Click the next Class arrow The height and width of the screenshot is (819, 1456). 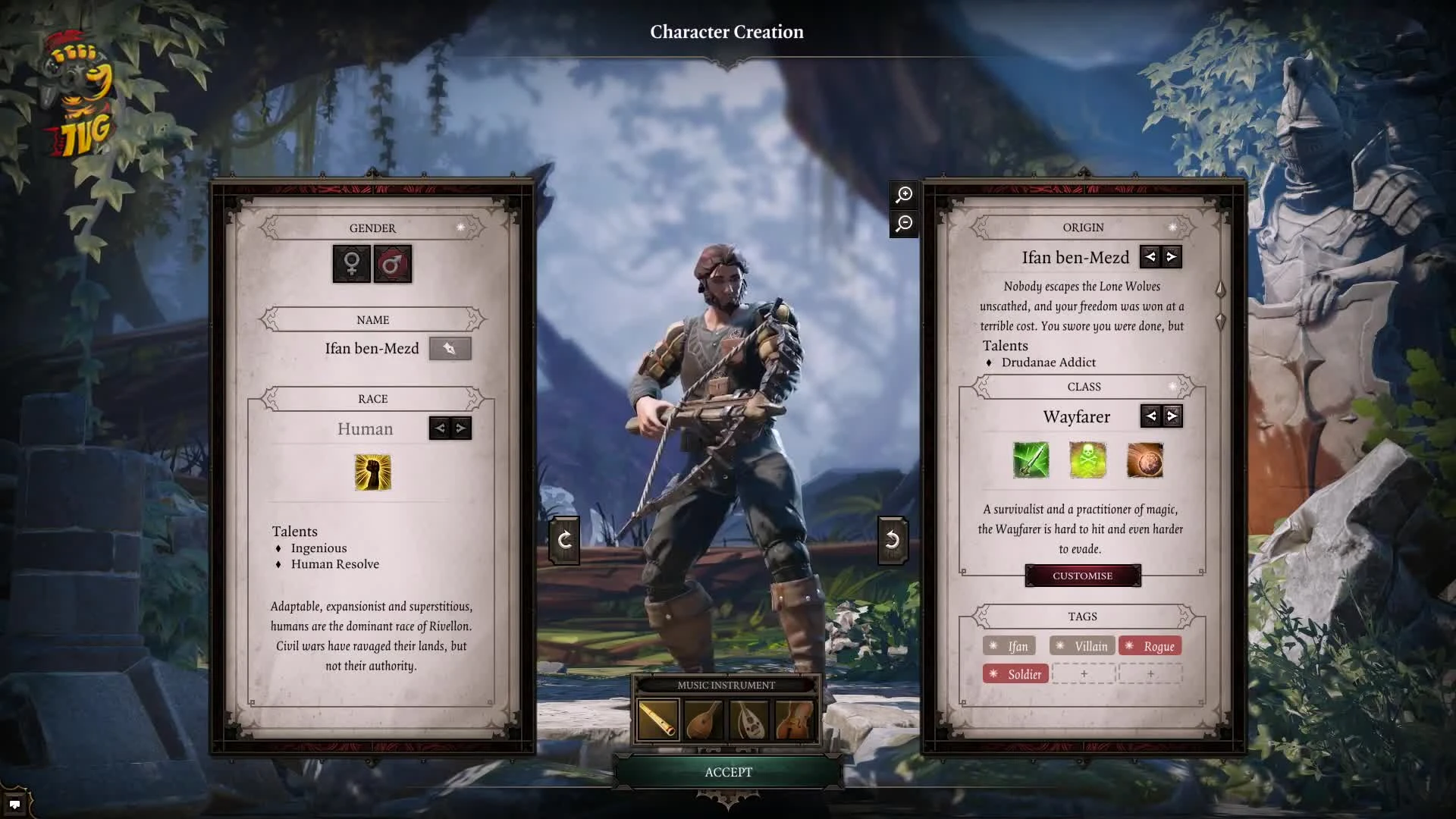point(1172,416)
